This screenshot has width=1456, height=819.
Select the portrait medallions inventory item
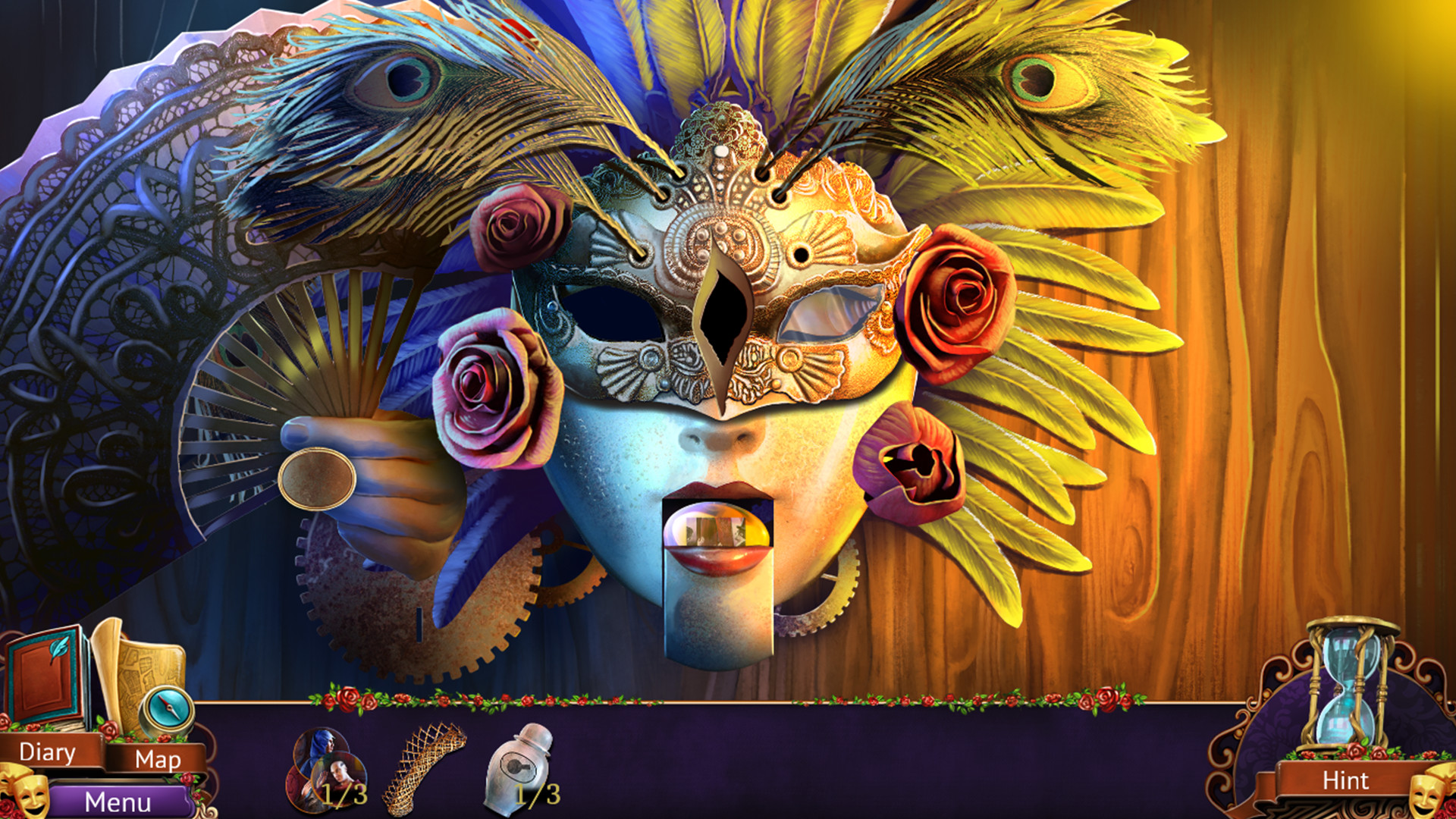point(328,770)
